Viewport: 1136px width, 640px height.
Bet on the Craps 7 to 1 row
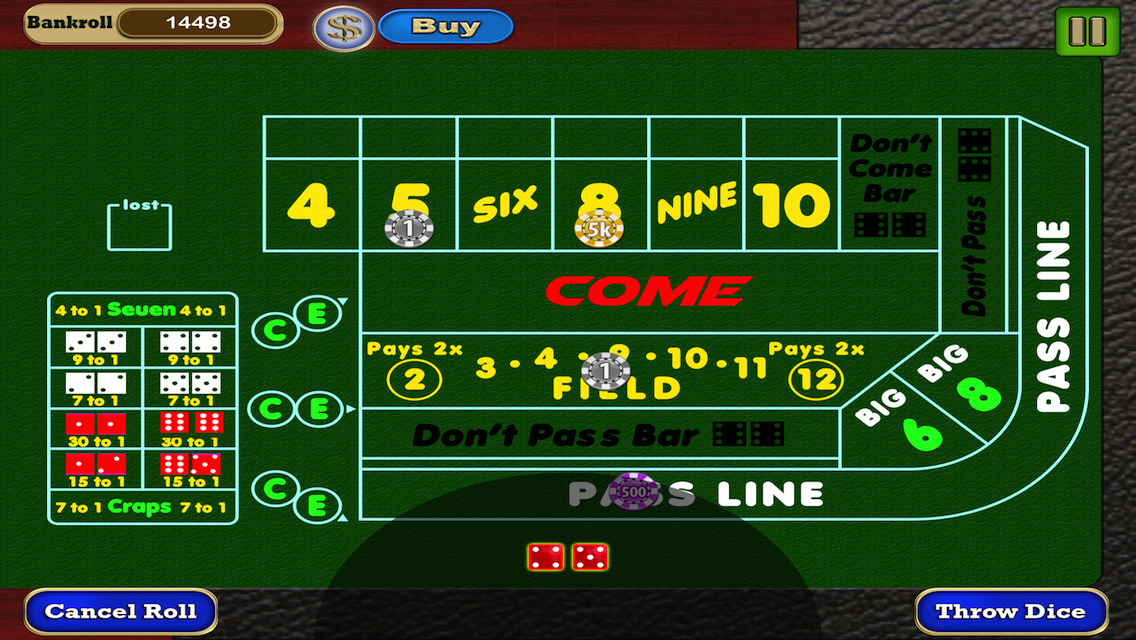click(x=142, y=507)
